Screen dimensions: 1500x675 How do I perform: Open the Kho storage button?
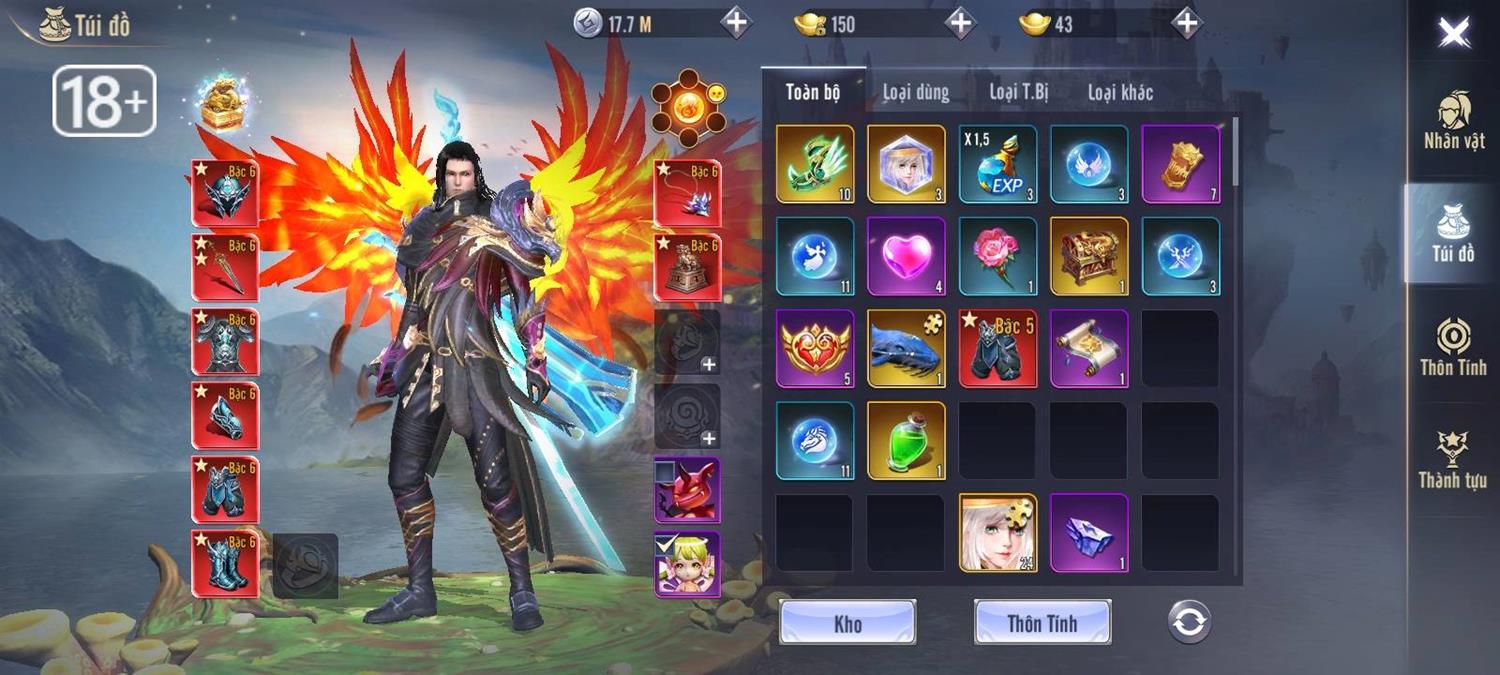848,623
